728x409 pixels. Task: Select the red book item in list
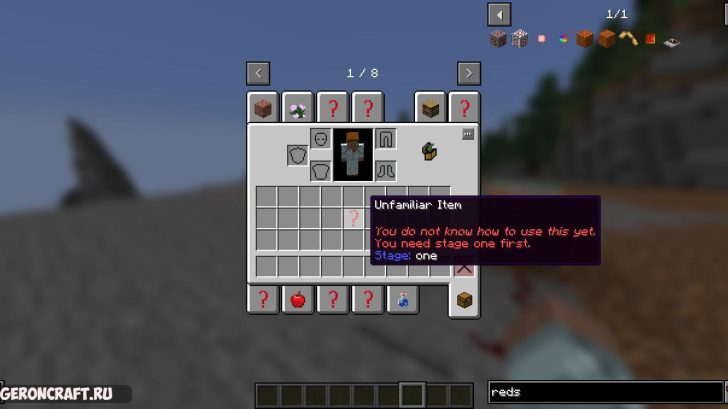click(650, 39)
